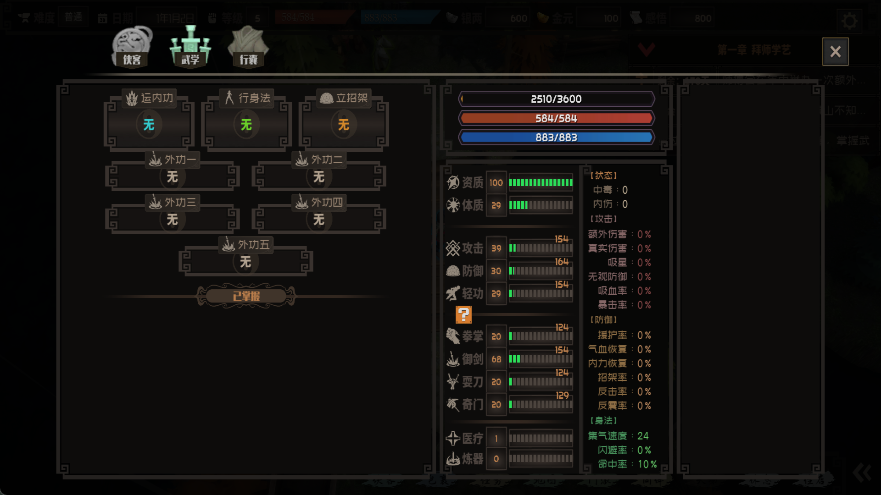
Task: Select the 武学 martial arts tab
Action: coord(189,46)
